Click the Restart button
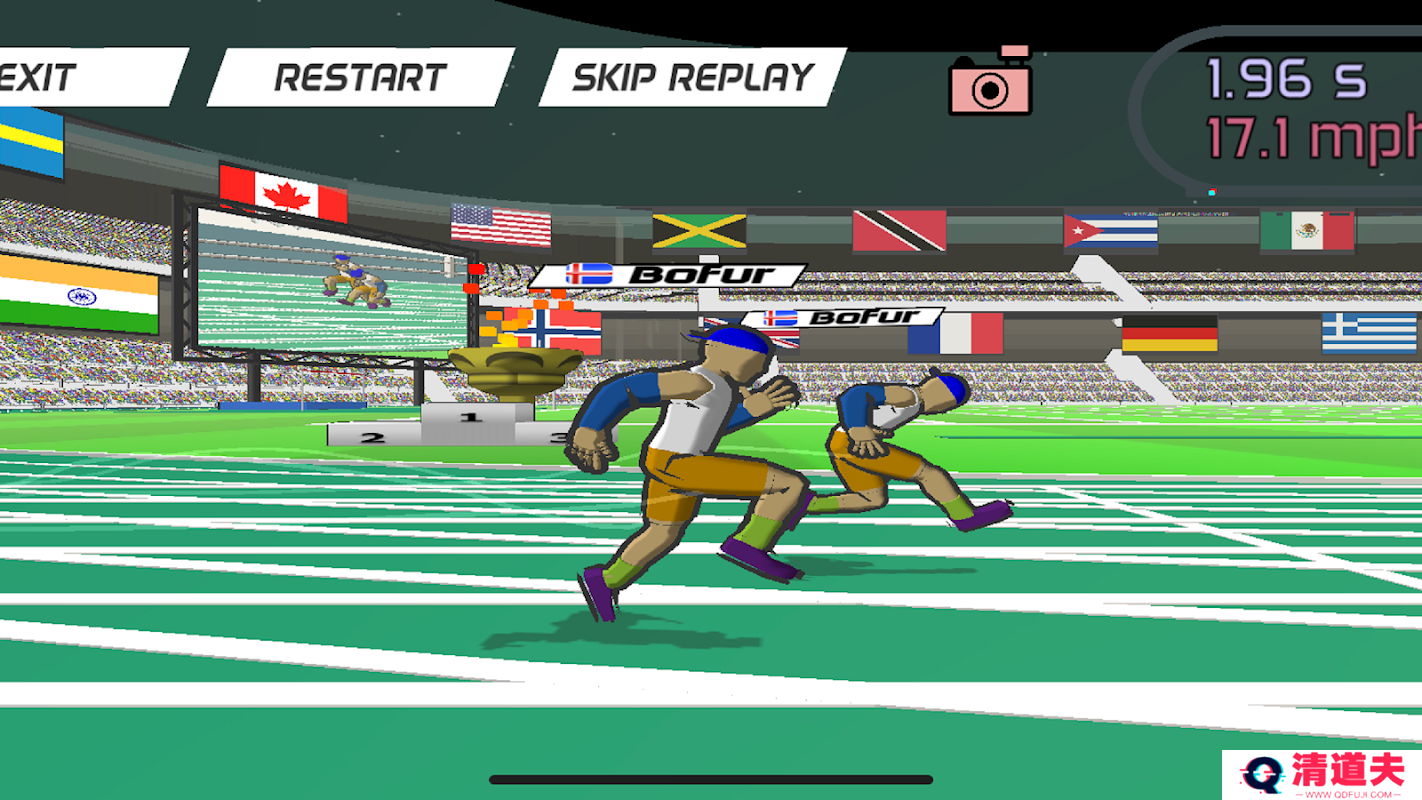The width and height of the screenshot is (1422, 800). [360, 77]
